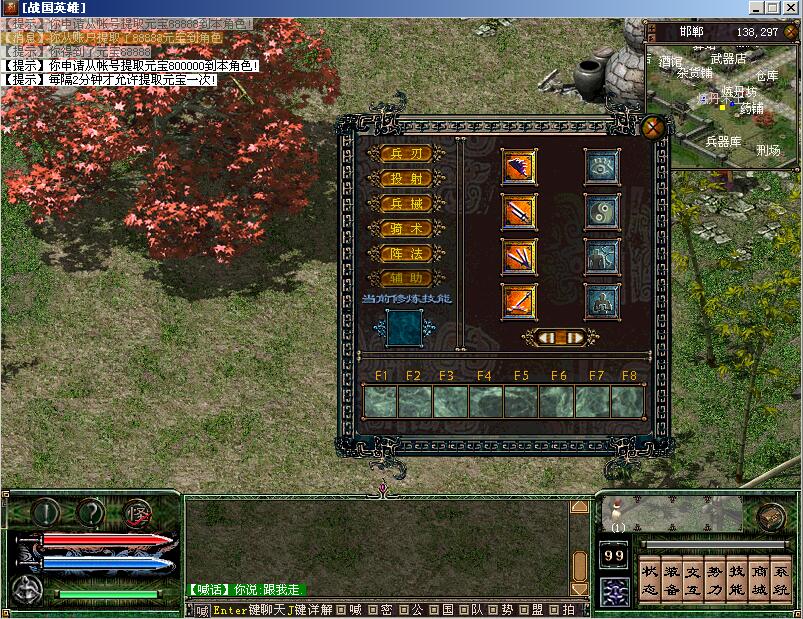Select the orange twin swords skill icon
Image resolution: width=803 pixels, height=619 pixels.
519,211
